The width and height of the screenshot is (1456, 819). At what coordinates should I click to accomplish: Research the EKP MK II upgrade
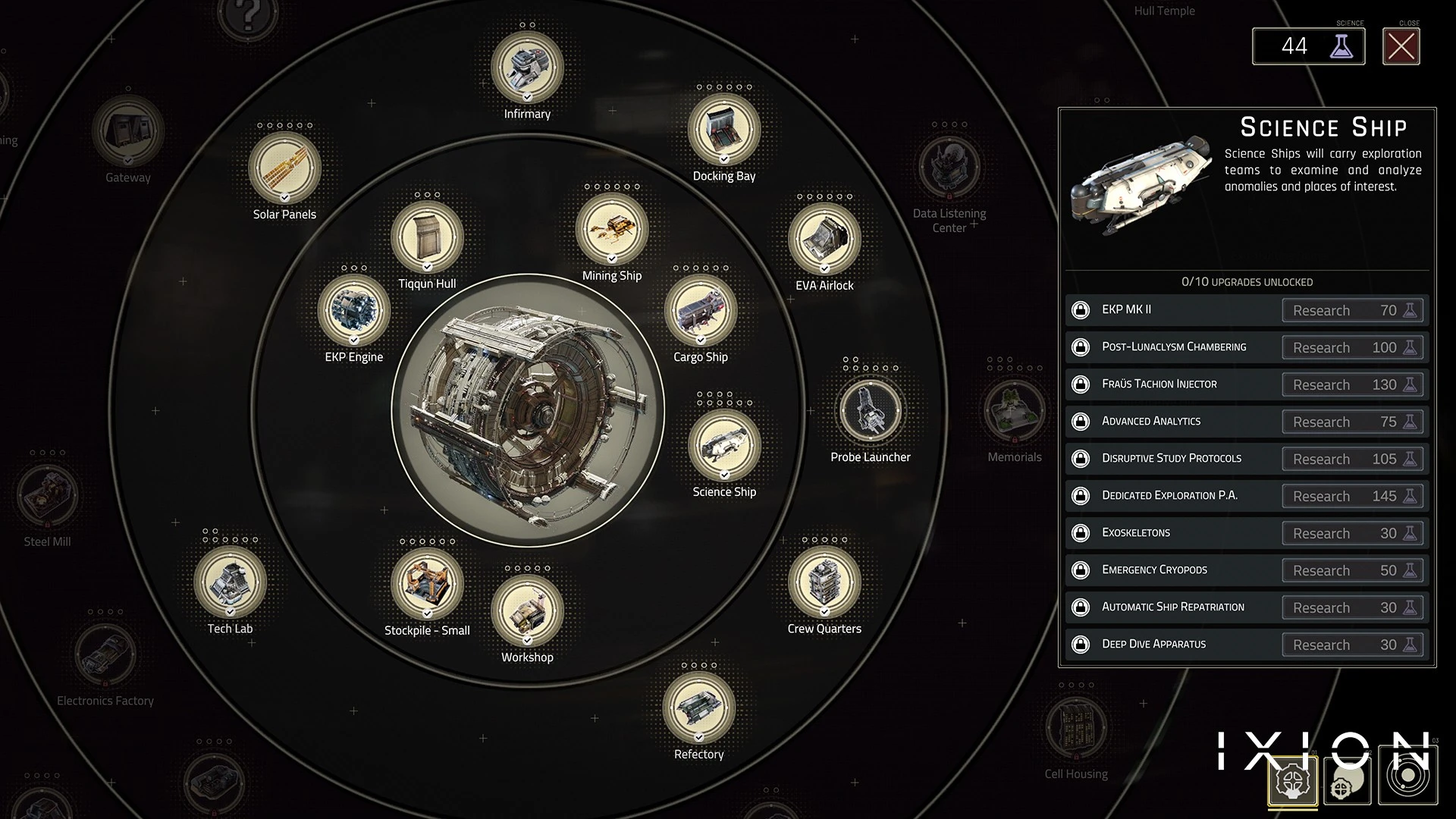pyautogui.click(x=1352, y=310)
